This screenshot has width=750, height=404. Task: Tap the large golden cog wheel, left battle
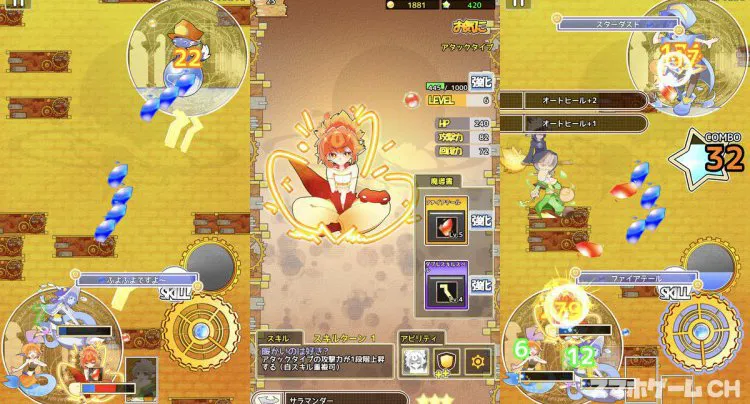coord(202,335)
